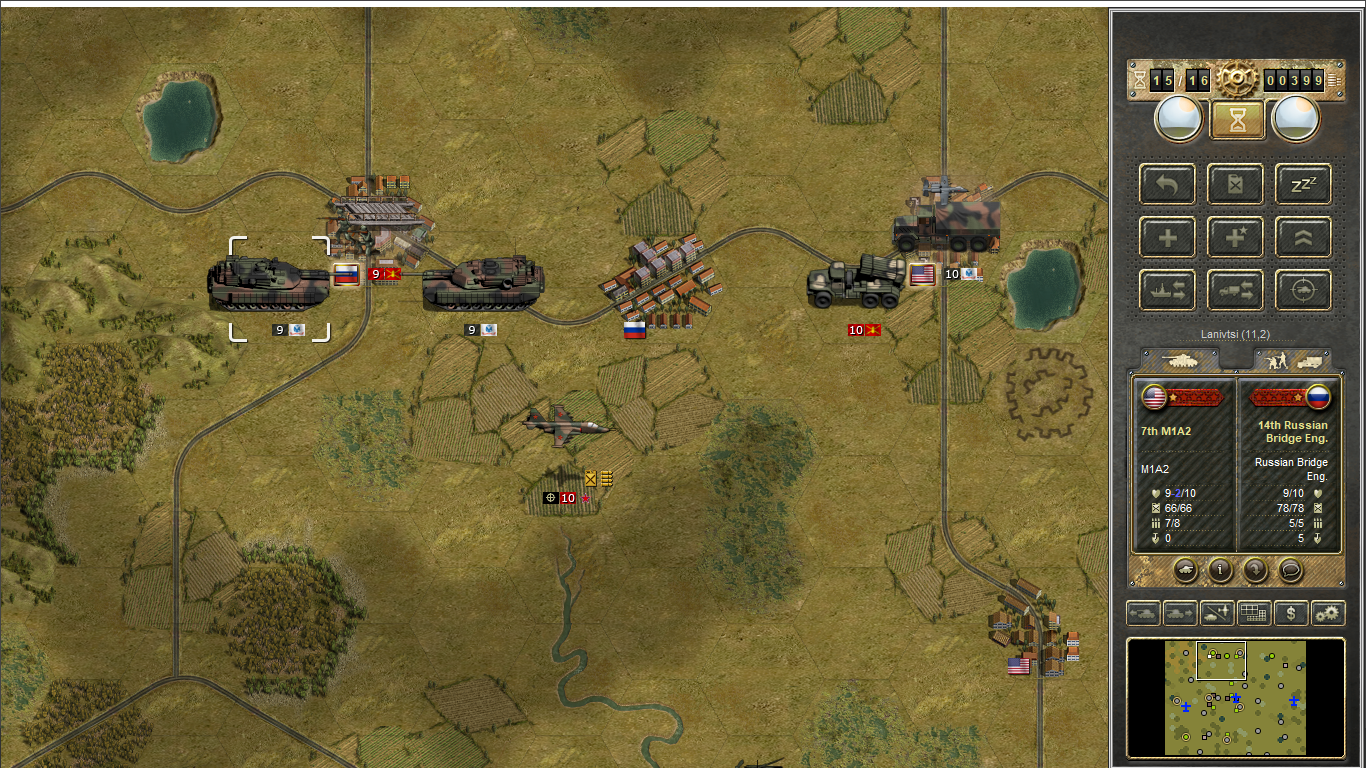Click the round tank icon button

tap(1185, 570)
